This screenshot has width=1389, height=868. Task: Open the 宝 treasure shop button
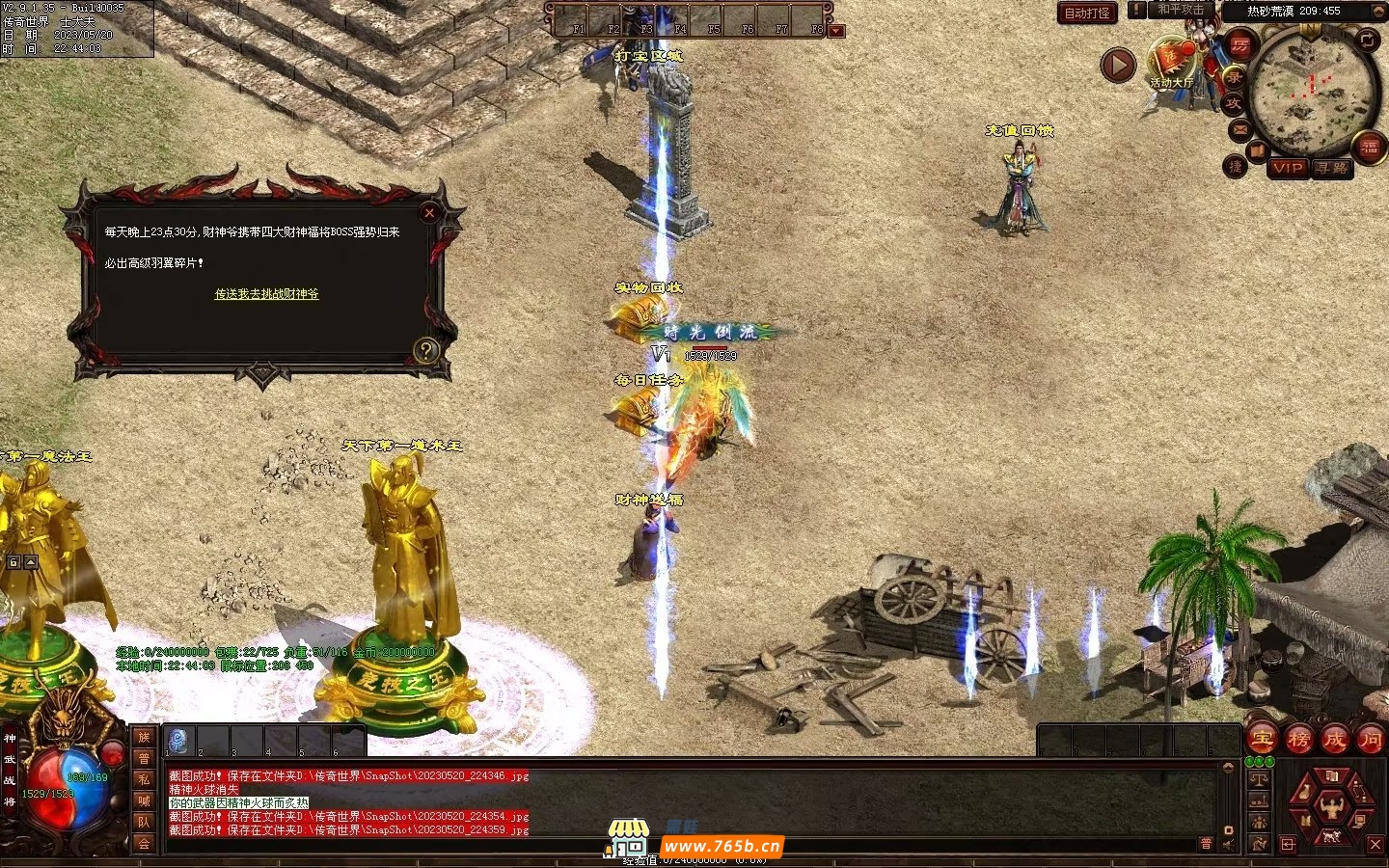point(1262,740)
